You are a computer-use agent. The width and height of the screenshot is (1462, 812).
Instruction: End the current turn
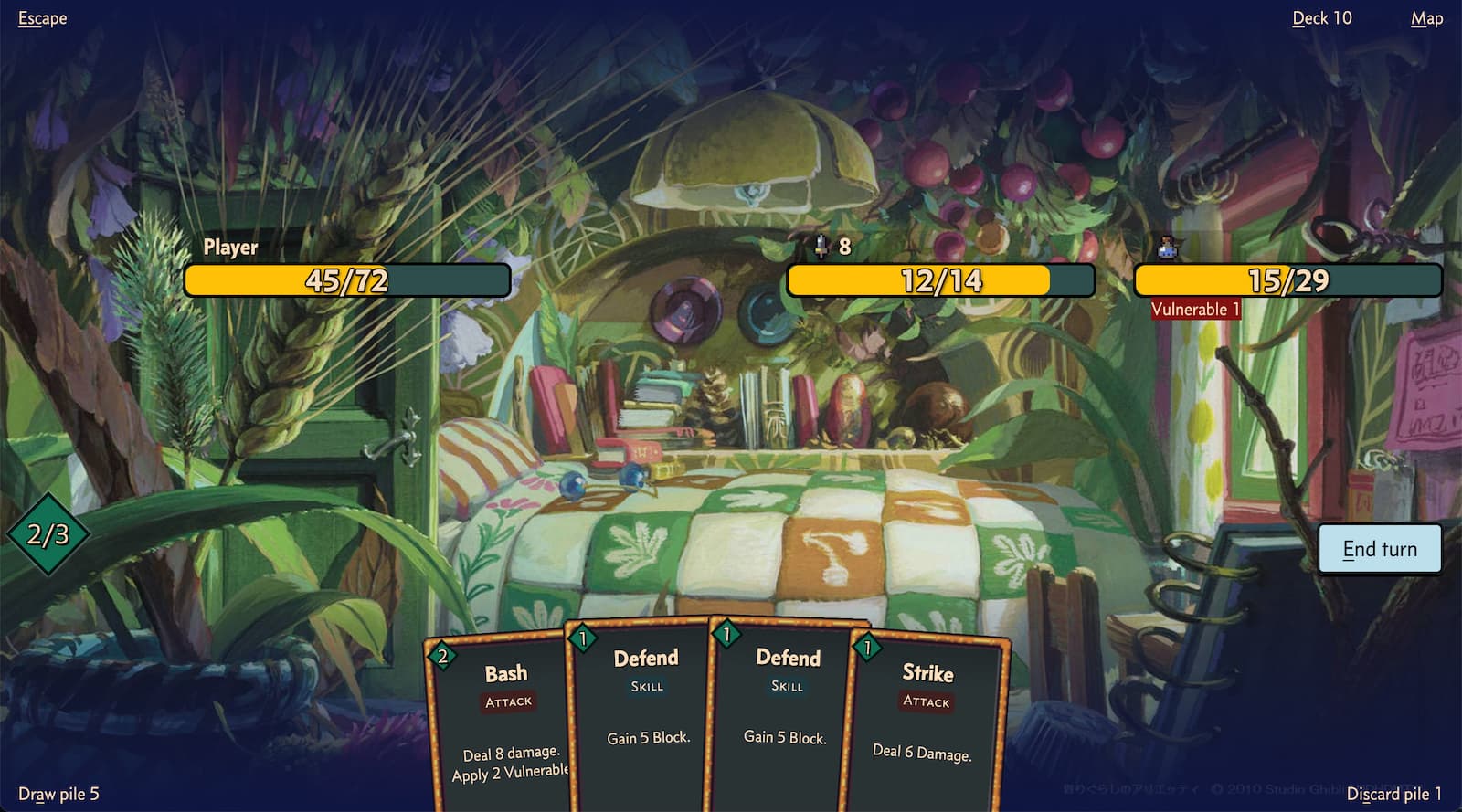click(x=1379, y=549)
